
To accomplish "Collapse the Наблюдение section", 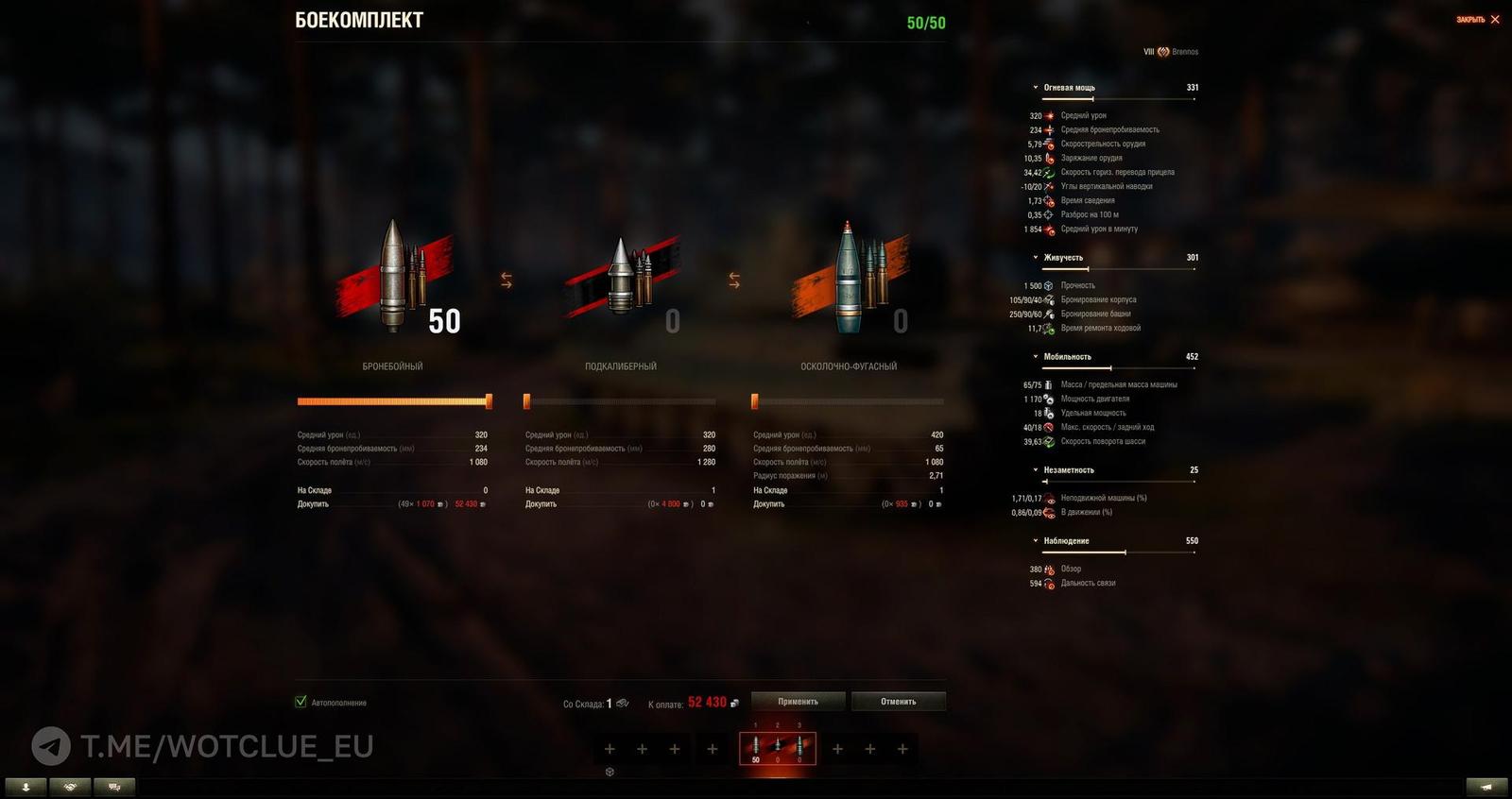I will [x=1035, y=540].
